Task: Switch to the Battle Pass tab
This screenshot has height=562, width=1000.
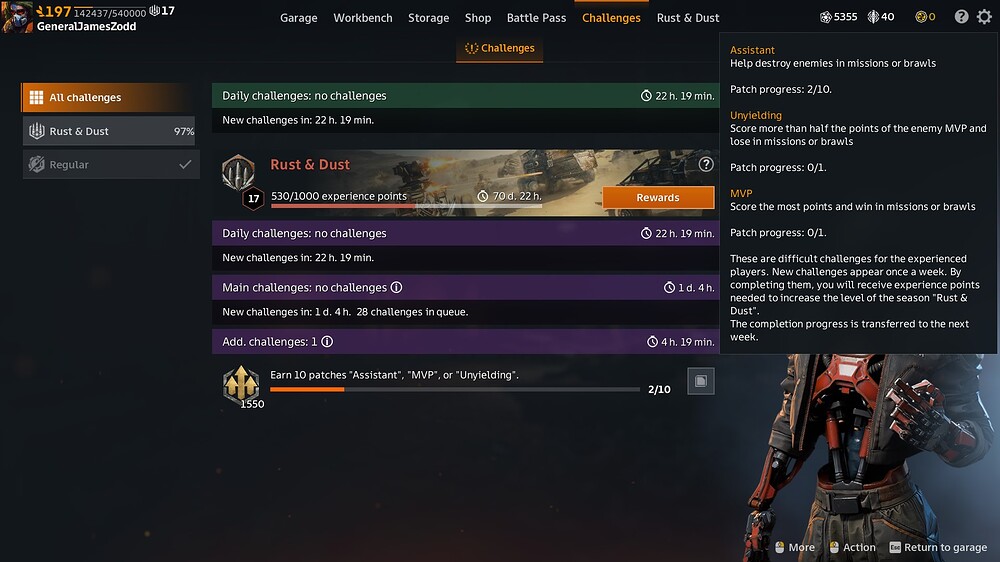Action: [x=536, y=18]
